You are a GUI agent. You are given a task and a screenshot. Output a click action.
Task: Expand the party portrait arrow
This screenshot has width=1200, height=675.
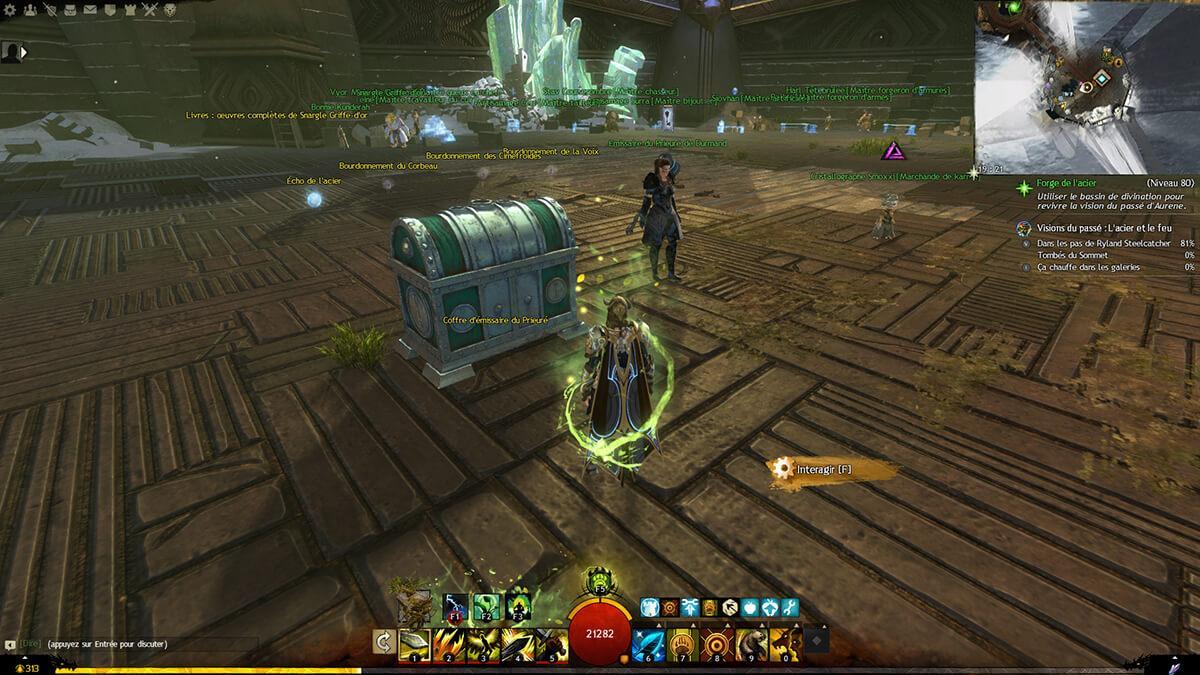22,51
